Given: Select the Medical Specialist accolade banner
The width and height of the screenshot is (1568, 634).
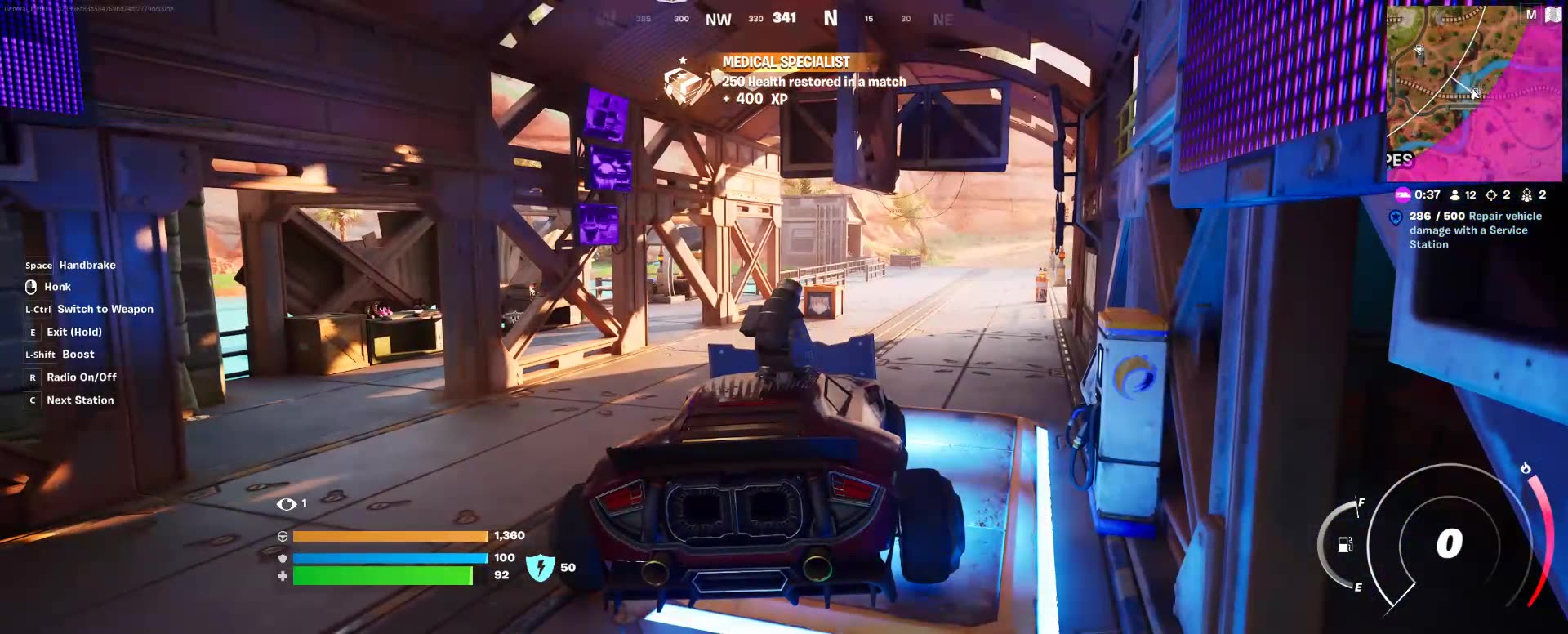Looking at the screenshot, I should pos(786,61).
